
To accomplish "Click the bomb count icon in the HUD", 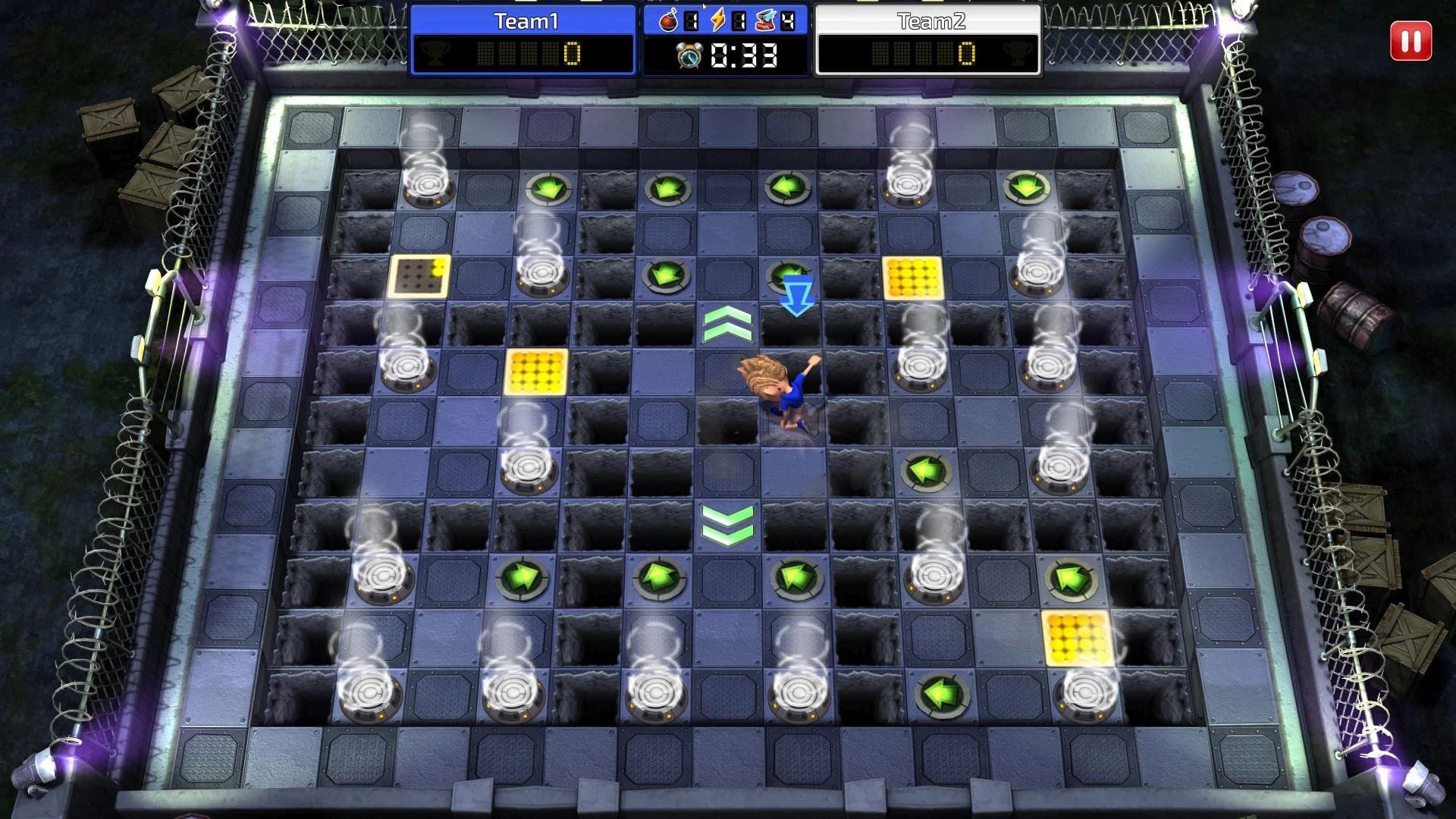I will pyautogui.click(x=668, y=20).
